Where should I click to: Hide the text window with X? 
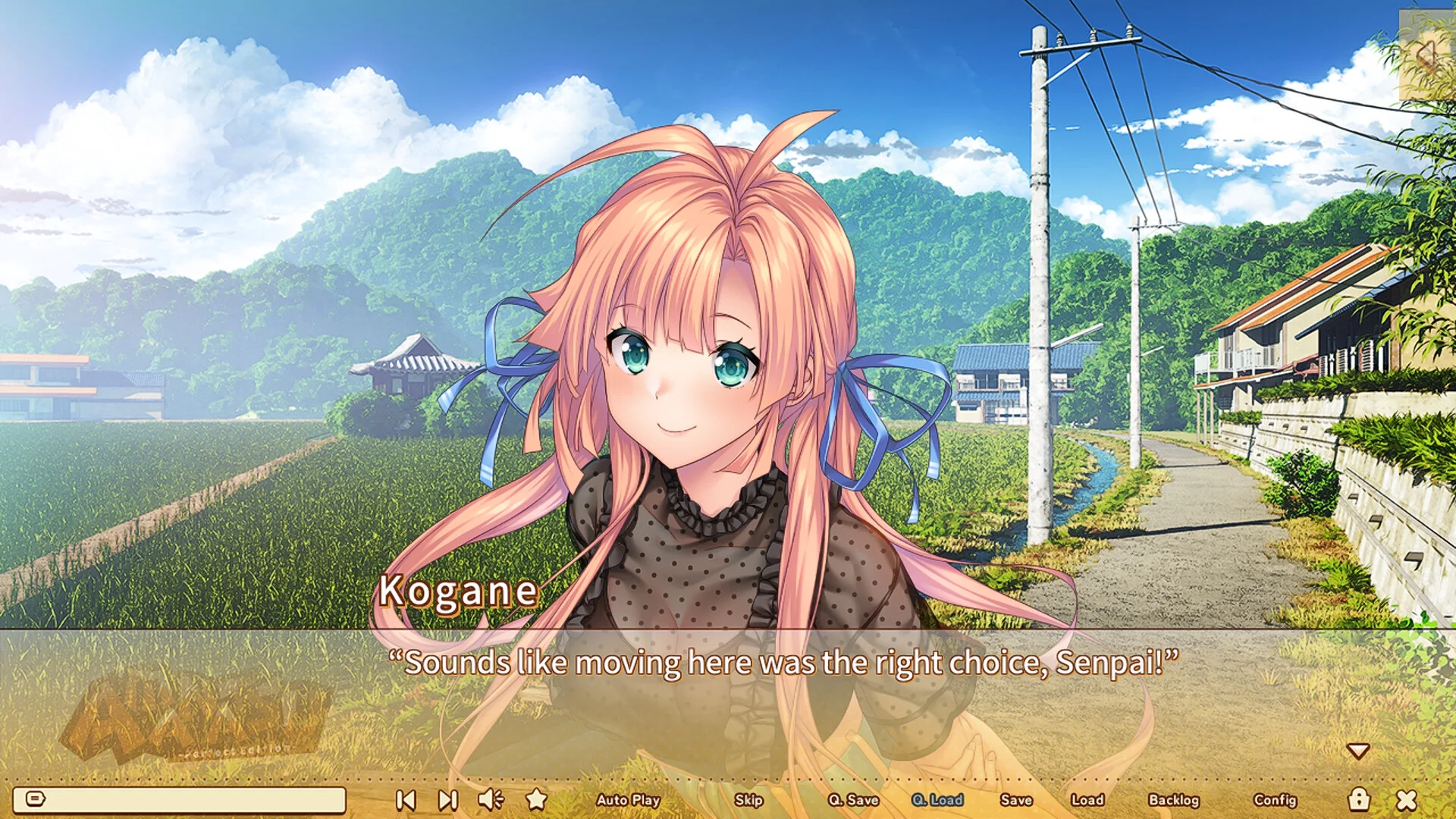point(1407,800)
